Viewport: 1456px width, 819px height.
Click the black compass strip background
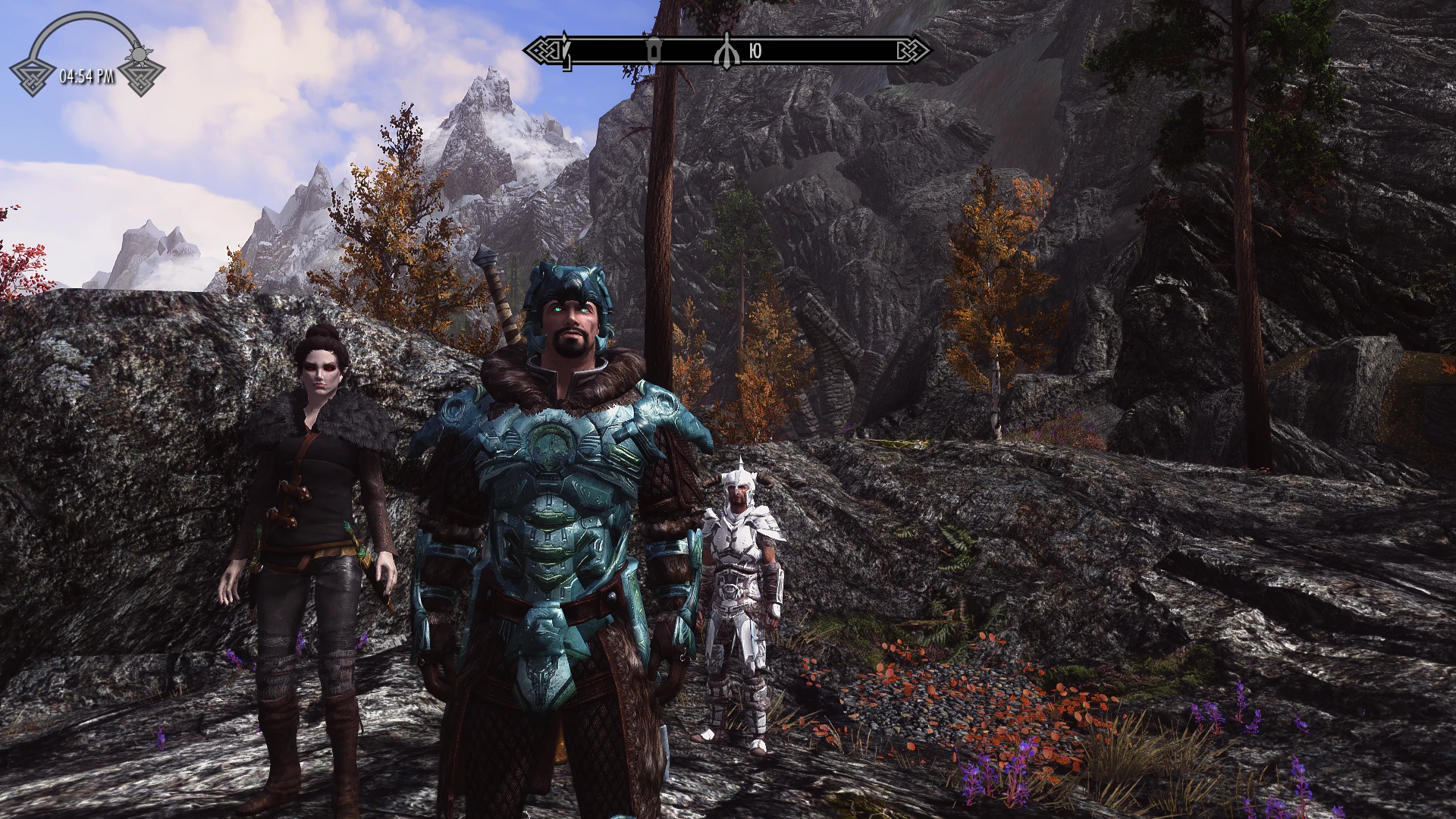click(x=834, y=51)
